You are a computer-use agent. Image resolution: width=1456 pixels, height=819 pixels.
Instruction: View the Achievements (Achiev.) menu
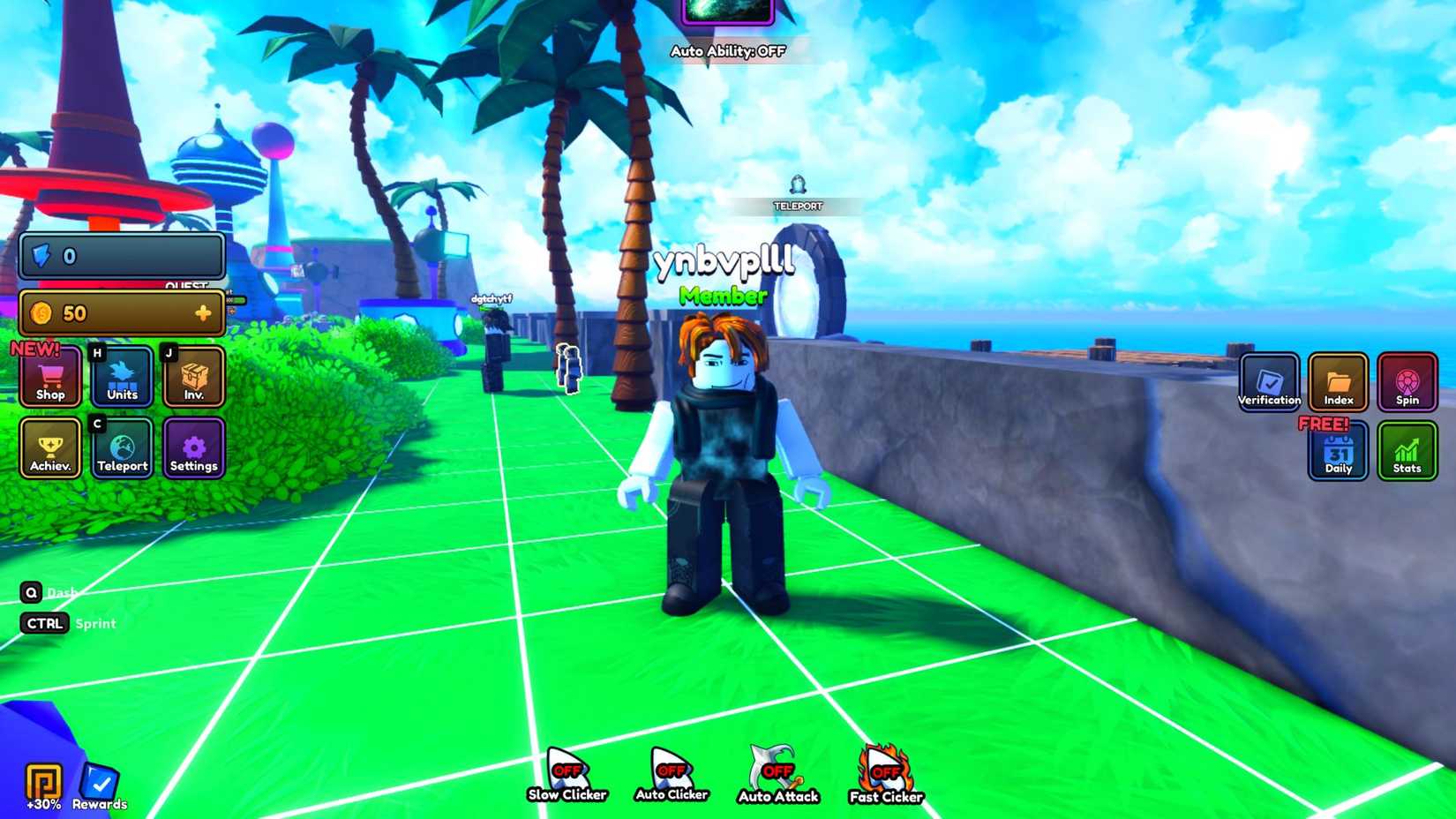tap(50, 448)
